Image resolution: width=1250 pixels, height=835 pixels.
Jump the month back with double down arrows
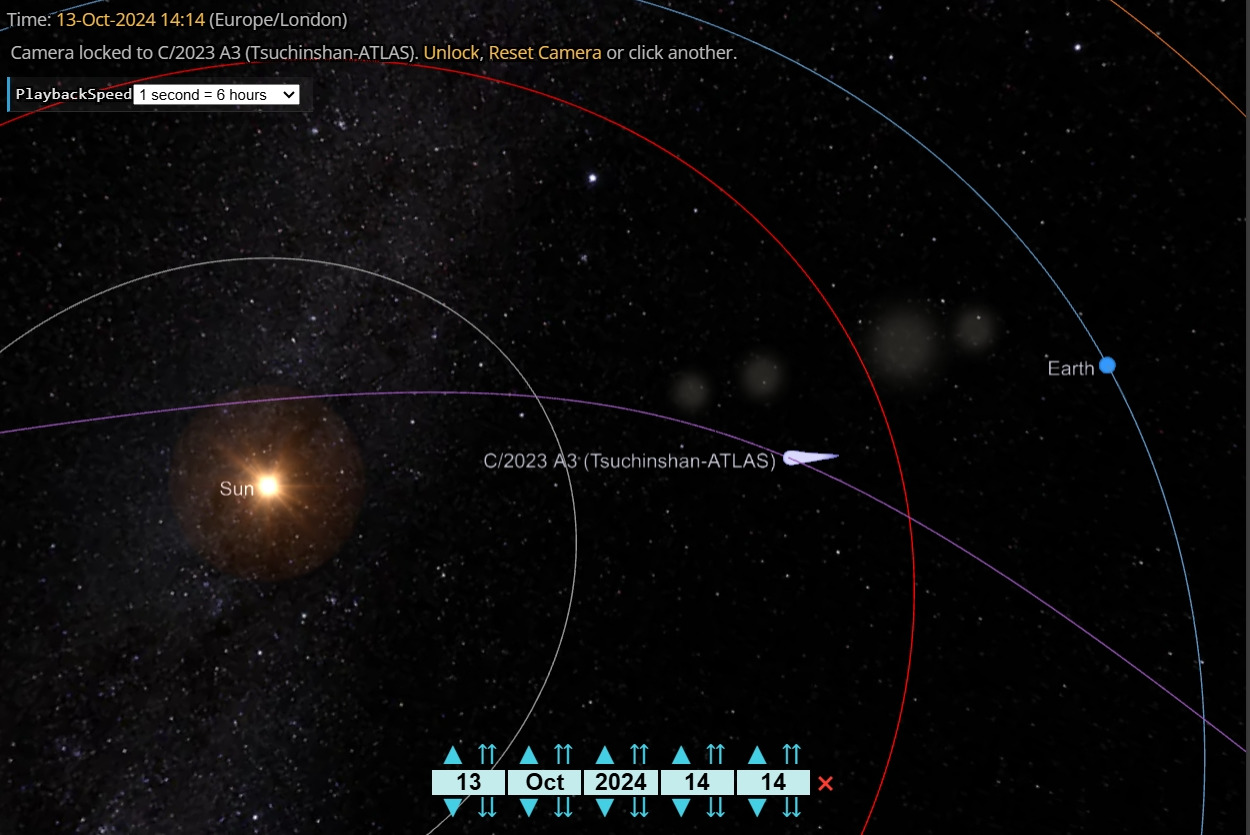[564, 807]
